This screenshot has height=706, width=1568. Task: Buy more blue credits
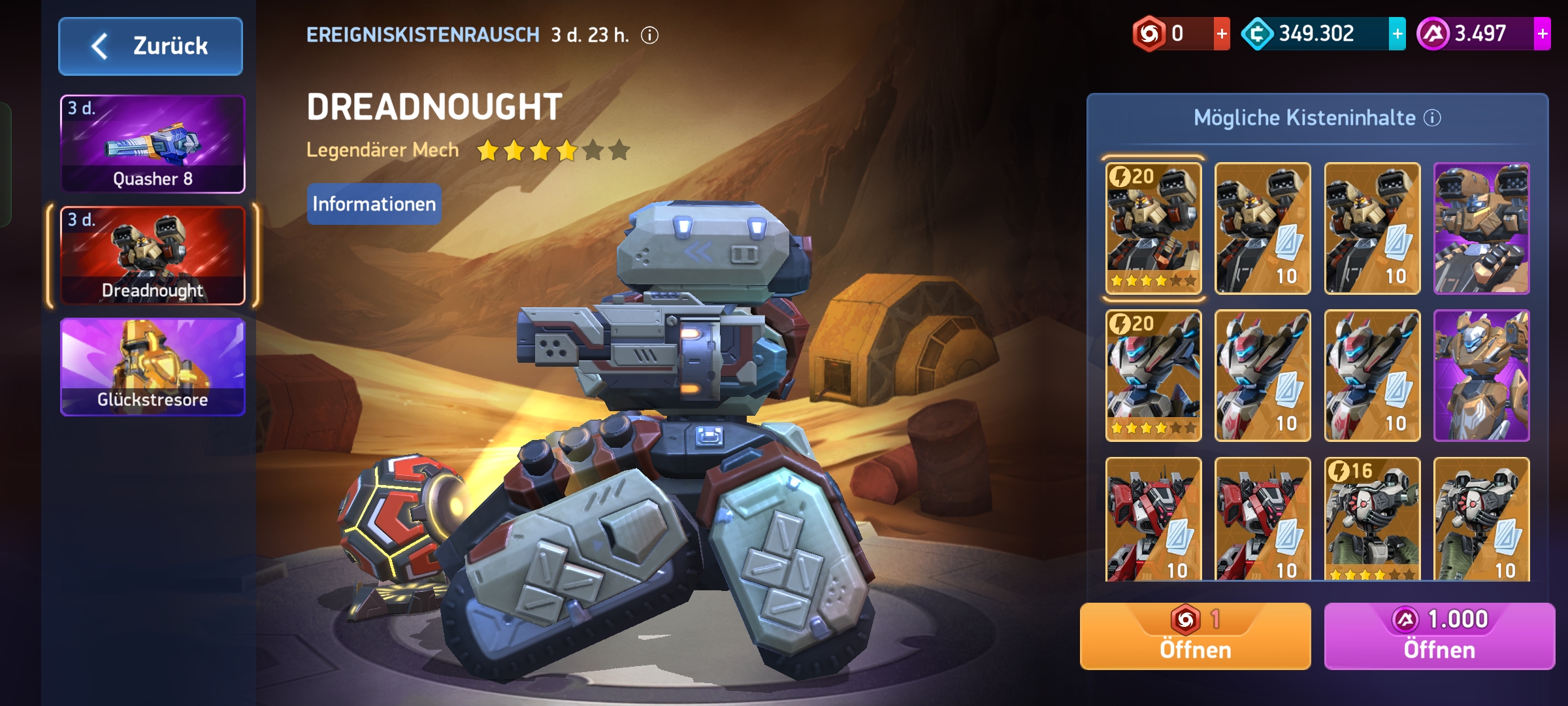point(1397,34)
